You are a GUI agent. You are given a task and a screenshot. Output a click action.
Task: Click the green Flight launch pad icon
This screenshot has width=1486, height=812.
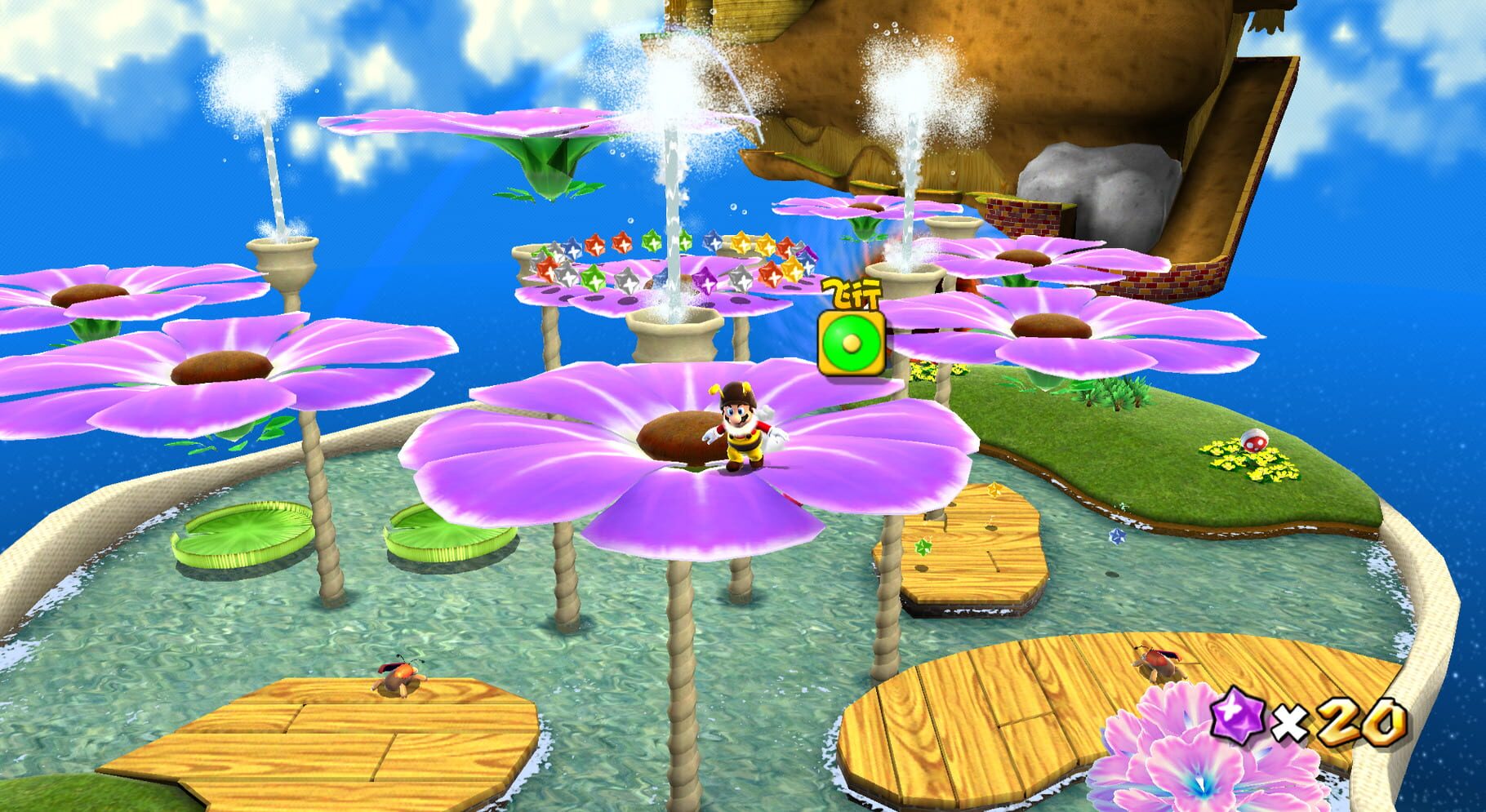tap(849, 343)
